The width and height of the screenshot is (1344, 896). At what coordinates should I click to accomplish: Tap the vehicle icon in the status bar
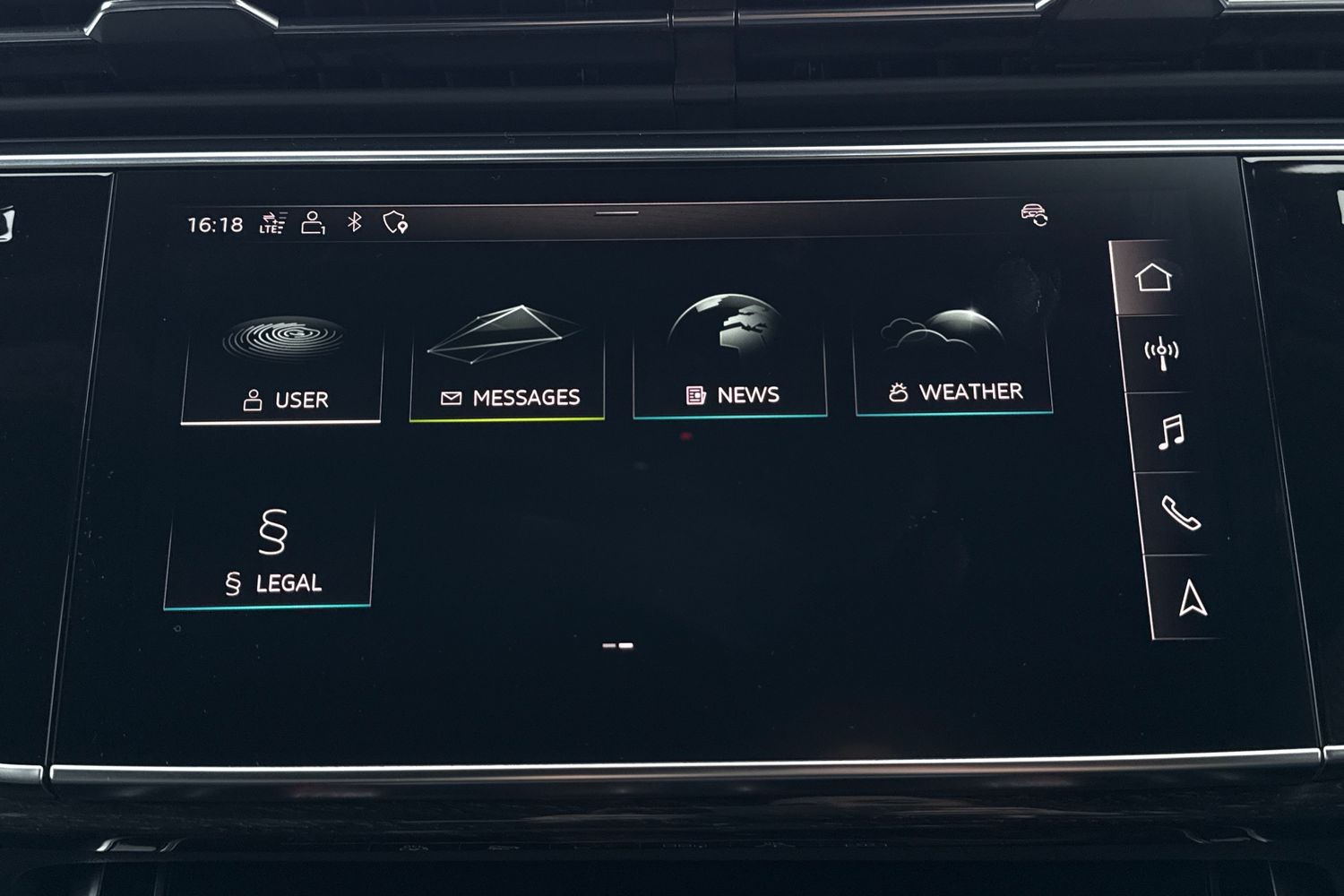click(x=1032, y=215)
